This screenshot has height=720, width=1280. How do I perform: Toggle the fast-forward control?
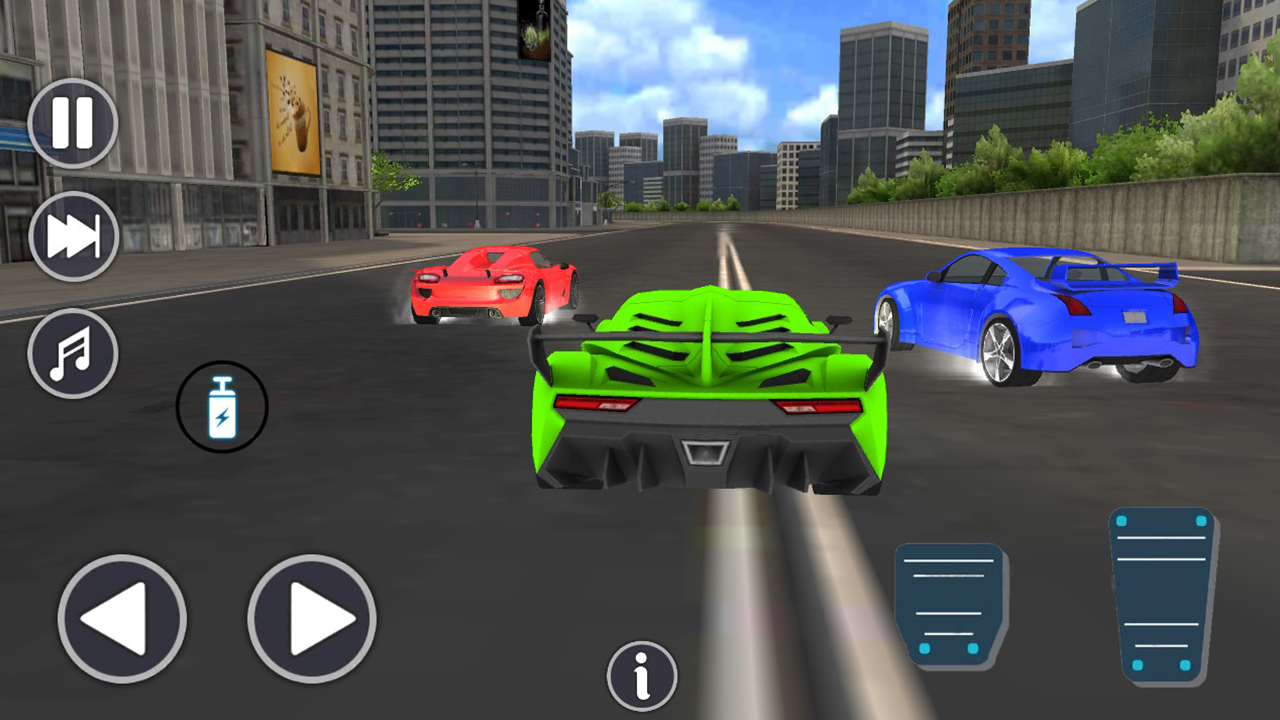pos(73,237)
